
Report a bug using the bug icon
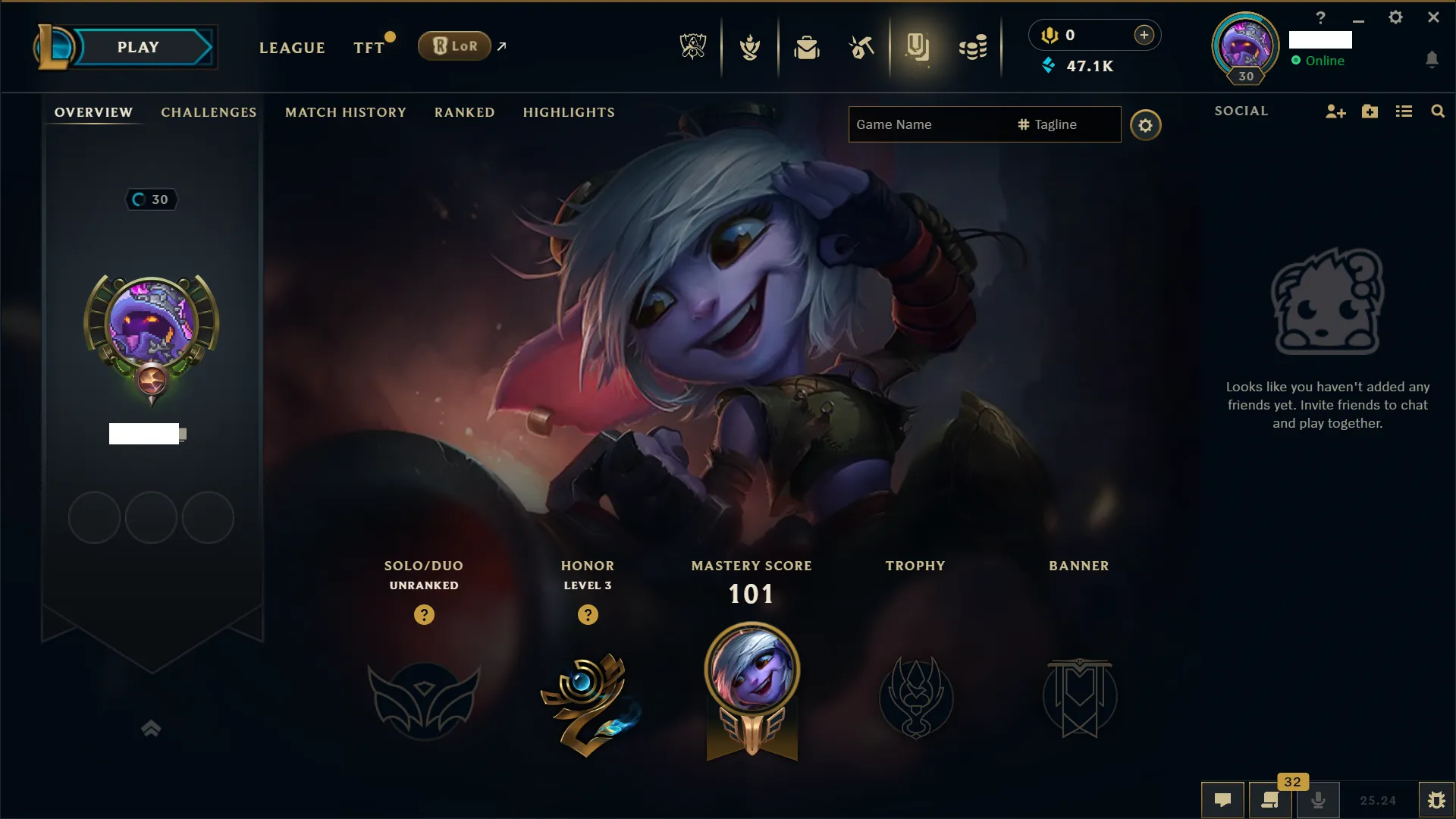(1437, 799)
